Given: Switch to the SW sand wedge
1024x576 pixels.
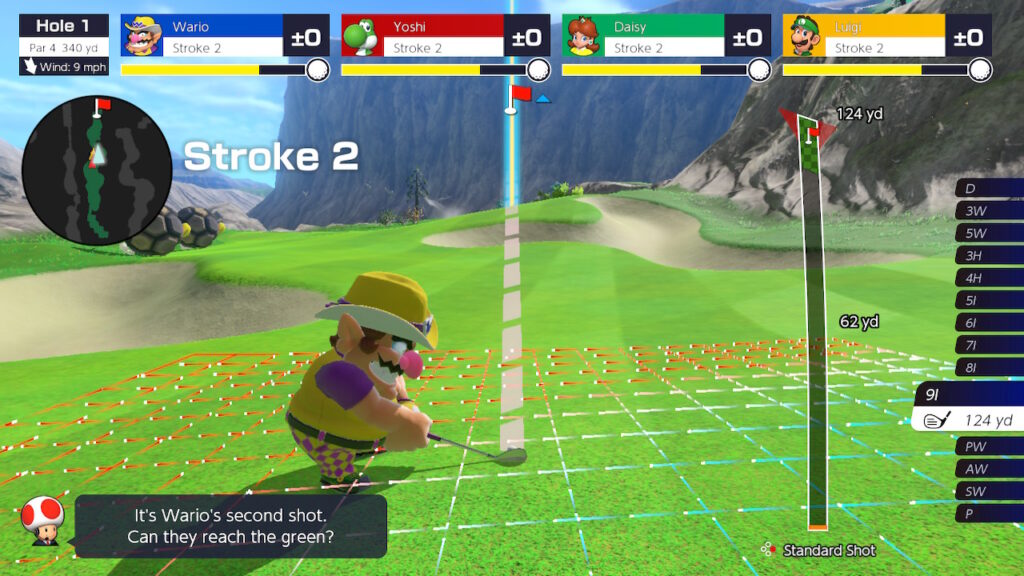Looking at the screenshot, I should [x=988, y=491].
